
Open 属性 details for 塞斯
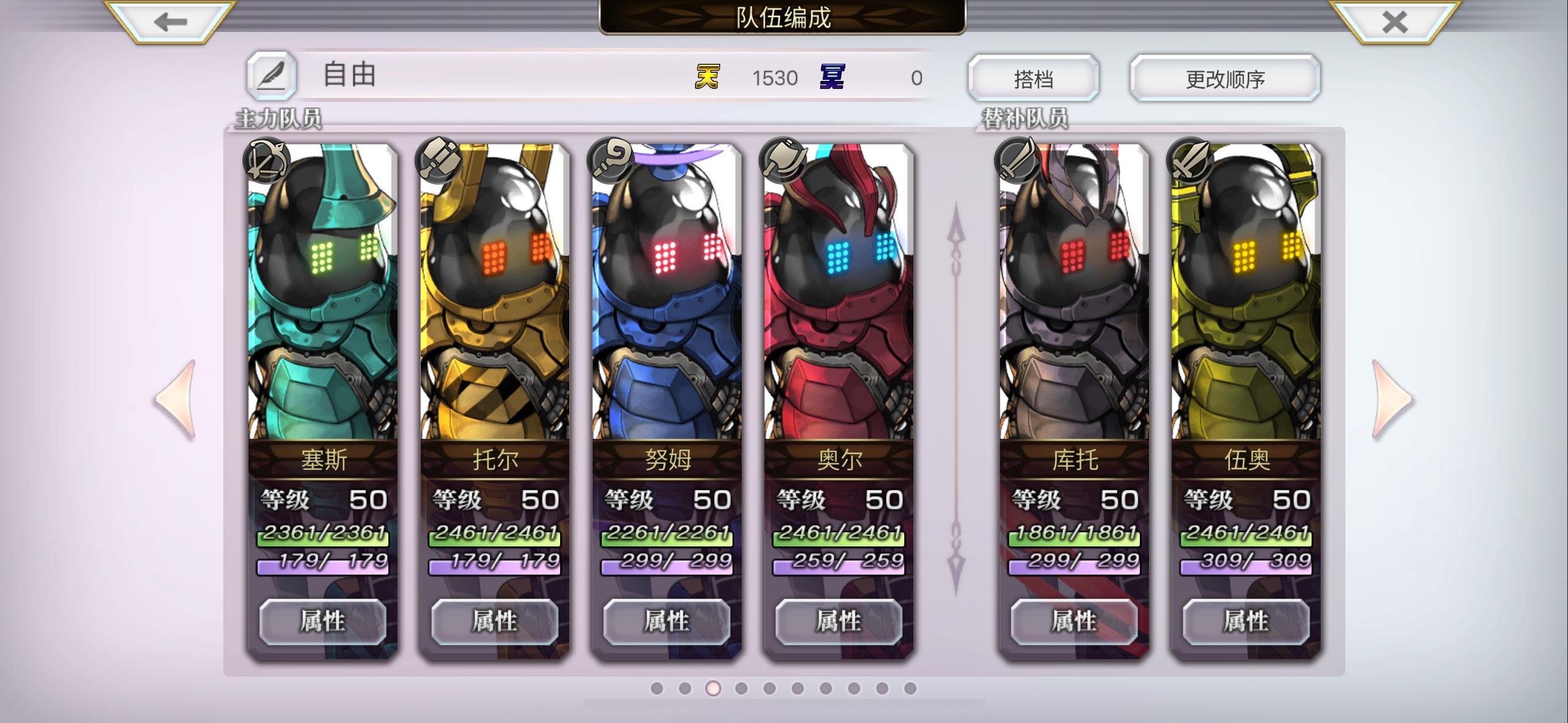coord(323,622)
